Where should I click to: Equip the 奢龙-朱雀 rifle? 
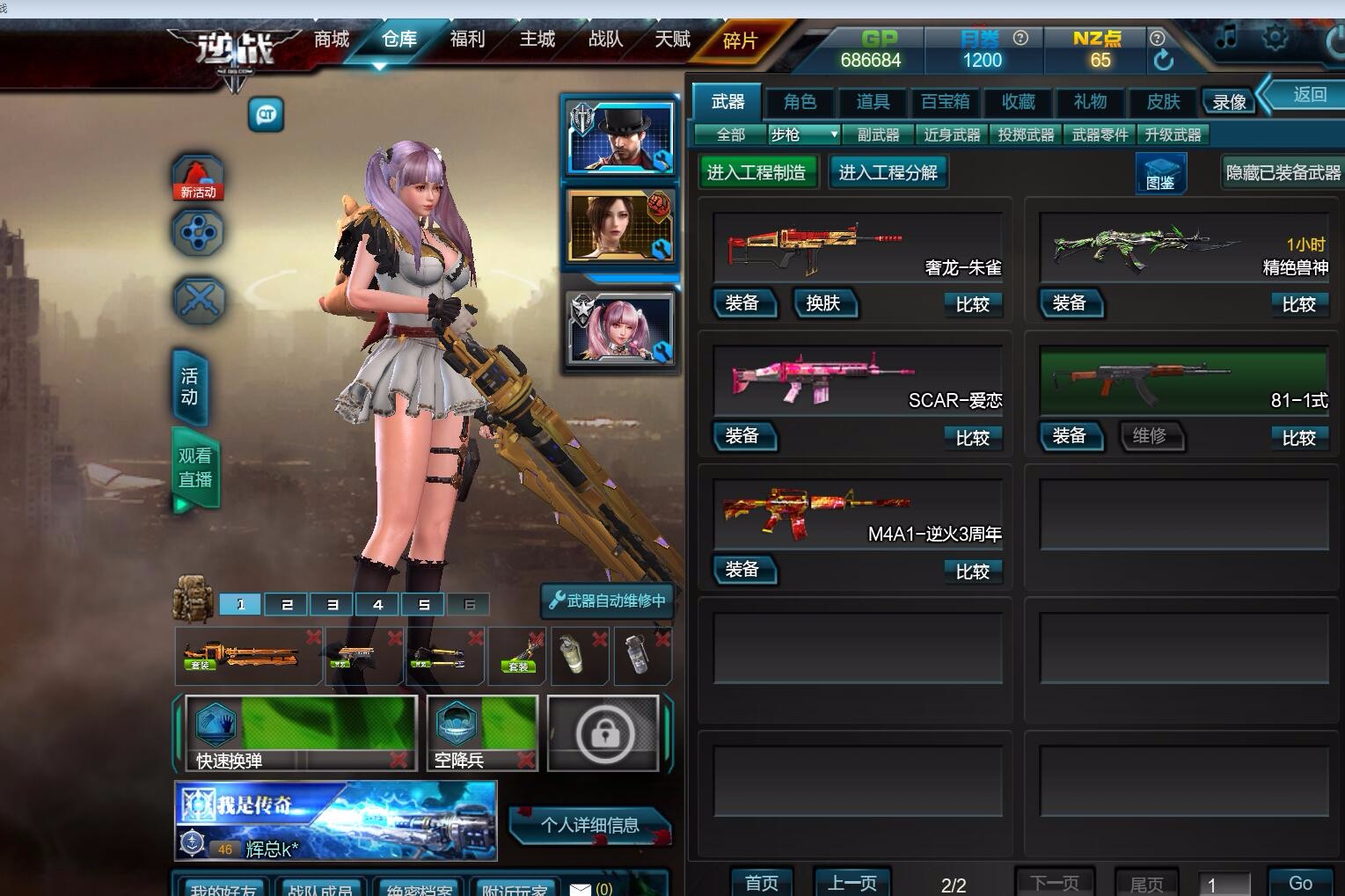[742, 303]
